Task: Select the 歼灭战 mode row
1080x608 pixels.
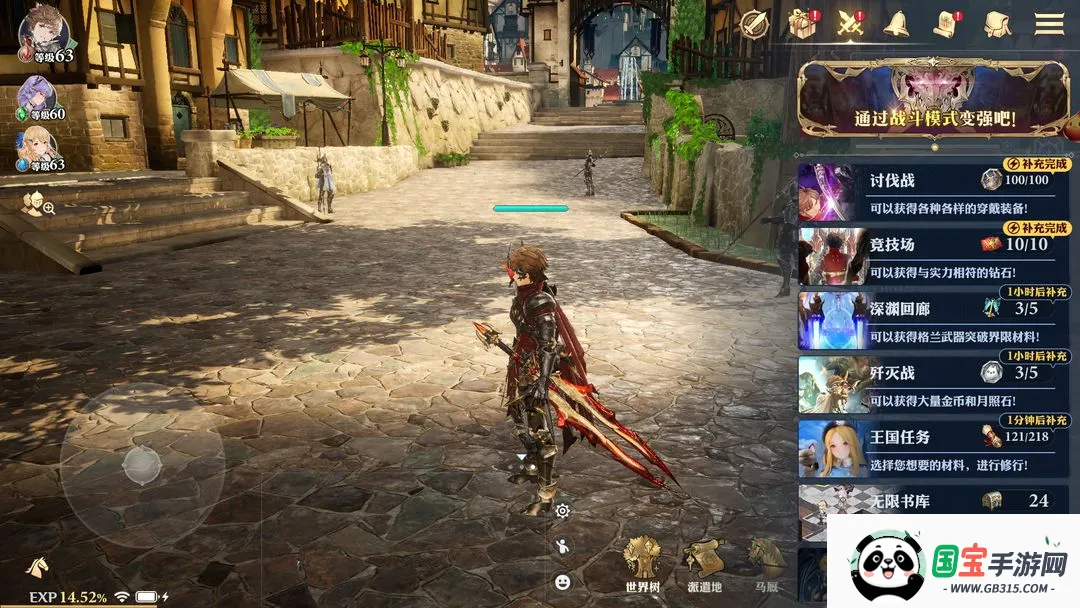Action: pos(933,384)
